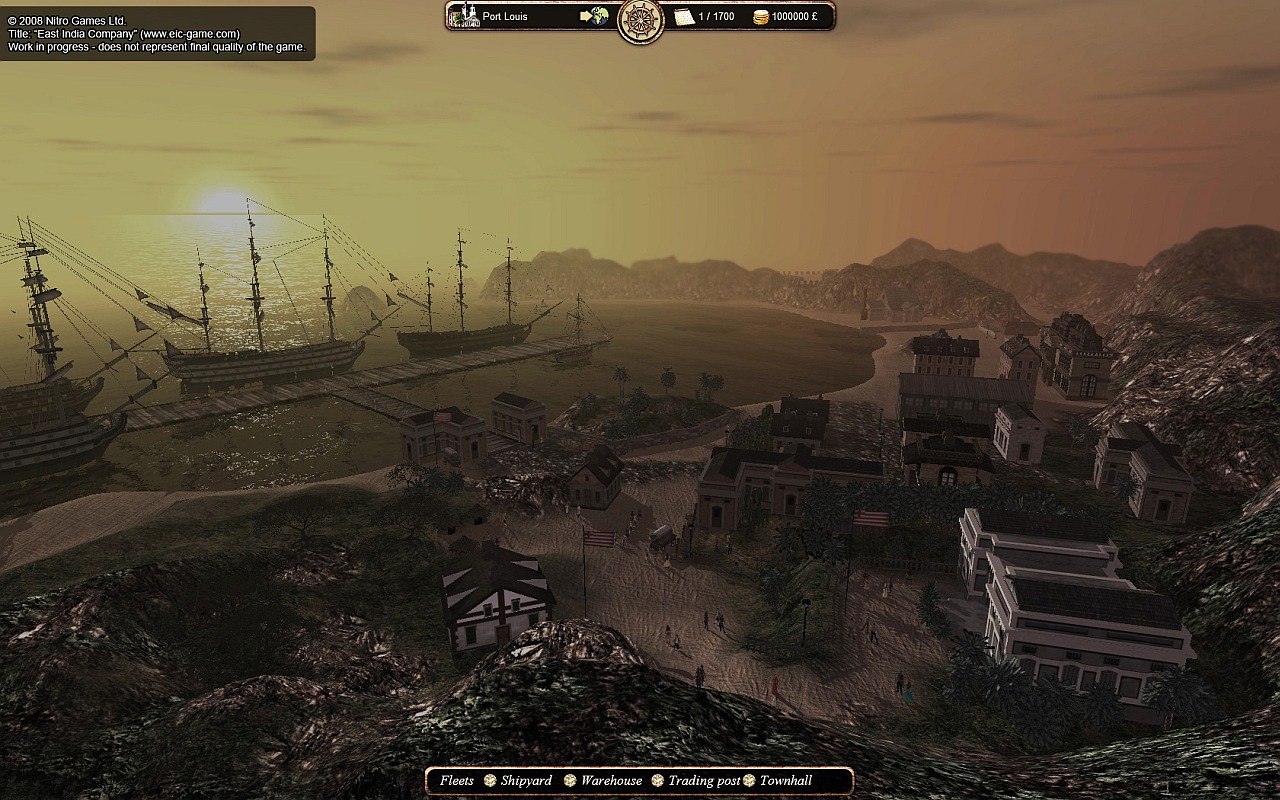Visit the Trading post

point(704,781)
